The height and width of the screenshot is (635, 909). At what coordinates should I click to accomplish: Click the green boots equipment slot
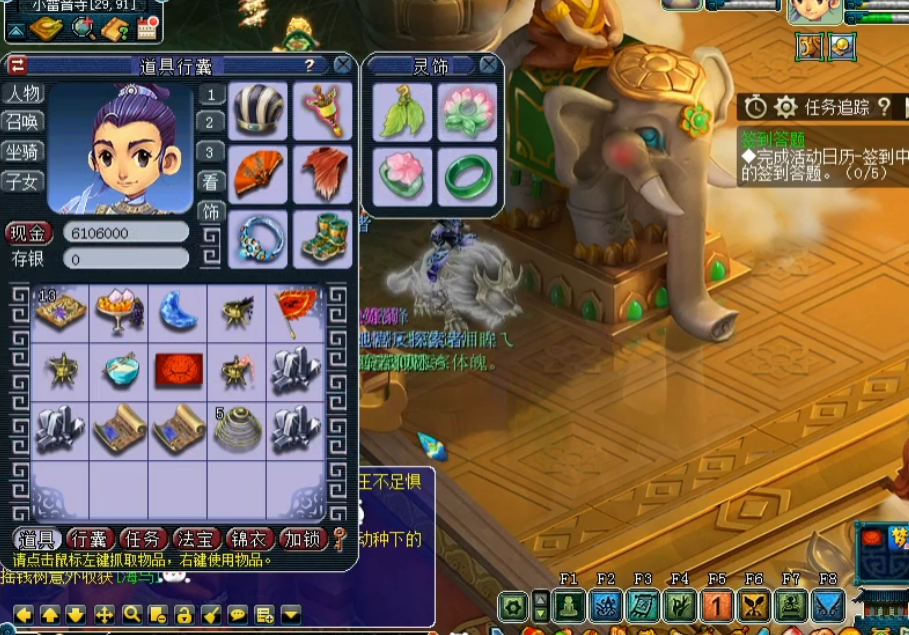pos(322,238)
